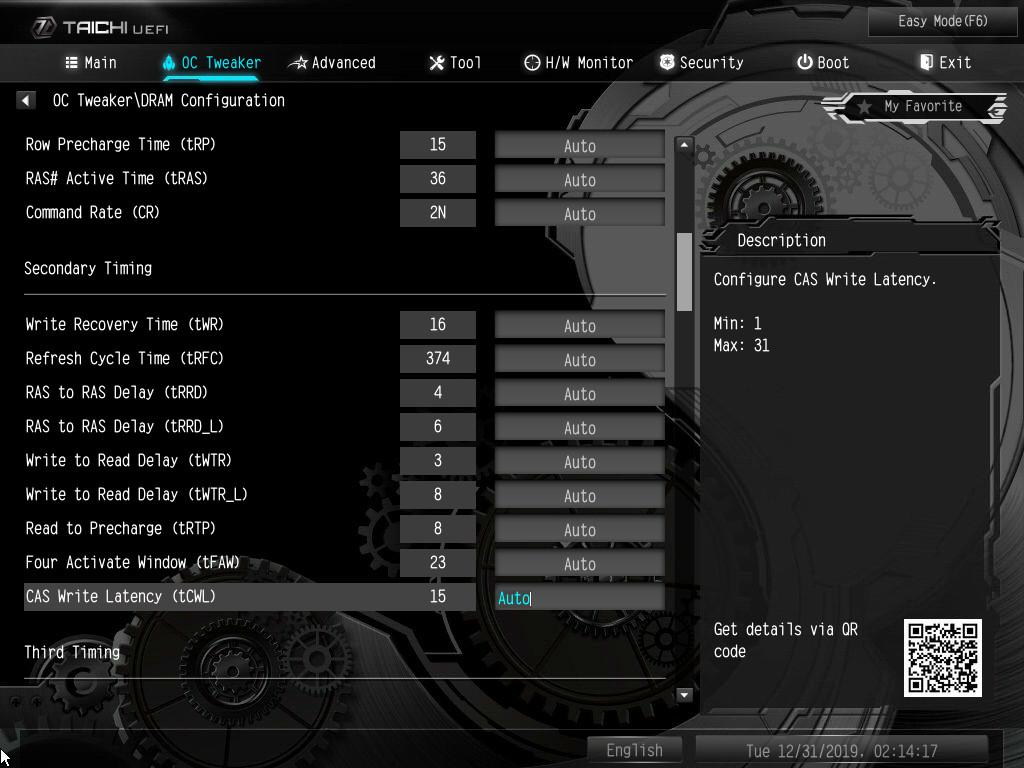Switch to the Advanced tab
The image size is (1024, 768).
332,63
